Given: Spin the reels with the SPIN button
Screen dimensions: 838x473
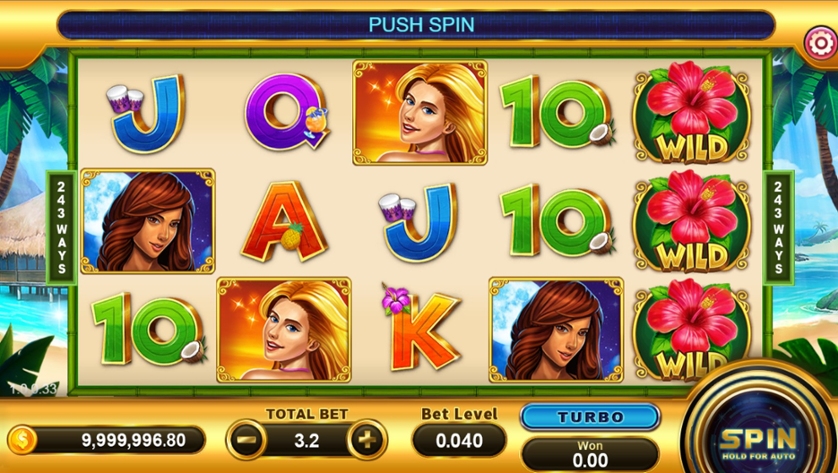Looking at the screenshot, I should [x=757, y=438].
